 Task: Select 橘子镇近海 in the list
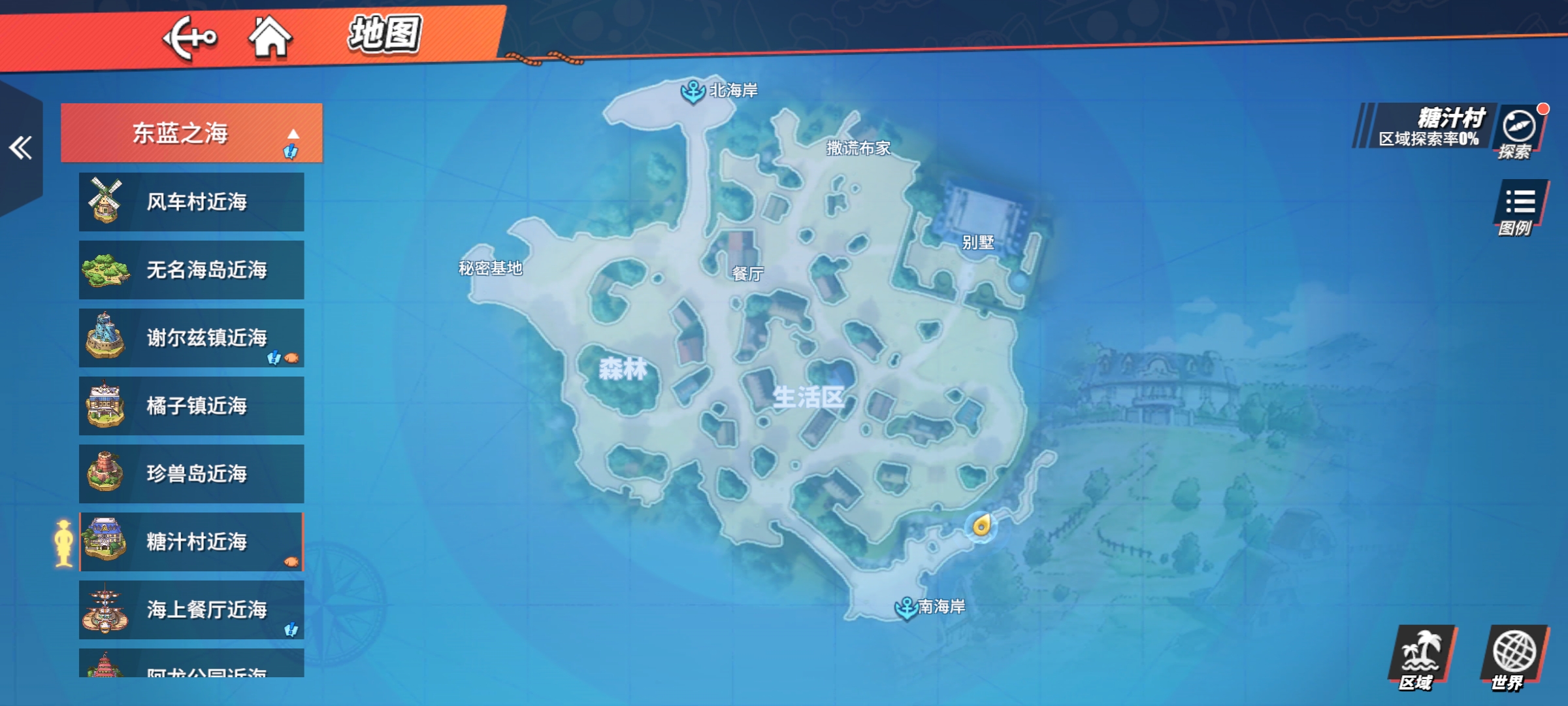click(191, 406)
